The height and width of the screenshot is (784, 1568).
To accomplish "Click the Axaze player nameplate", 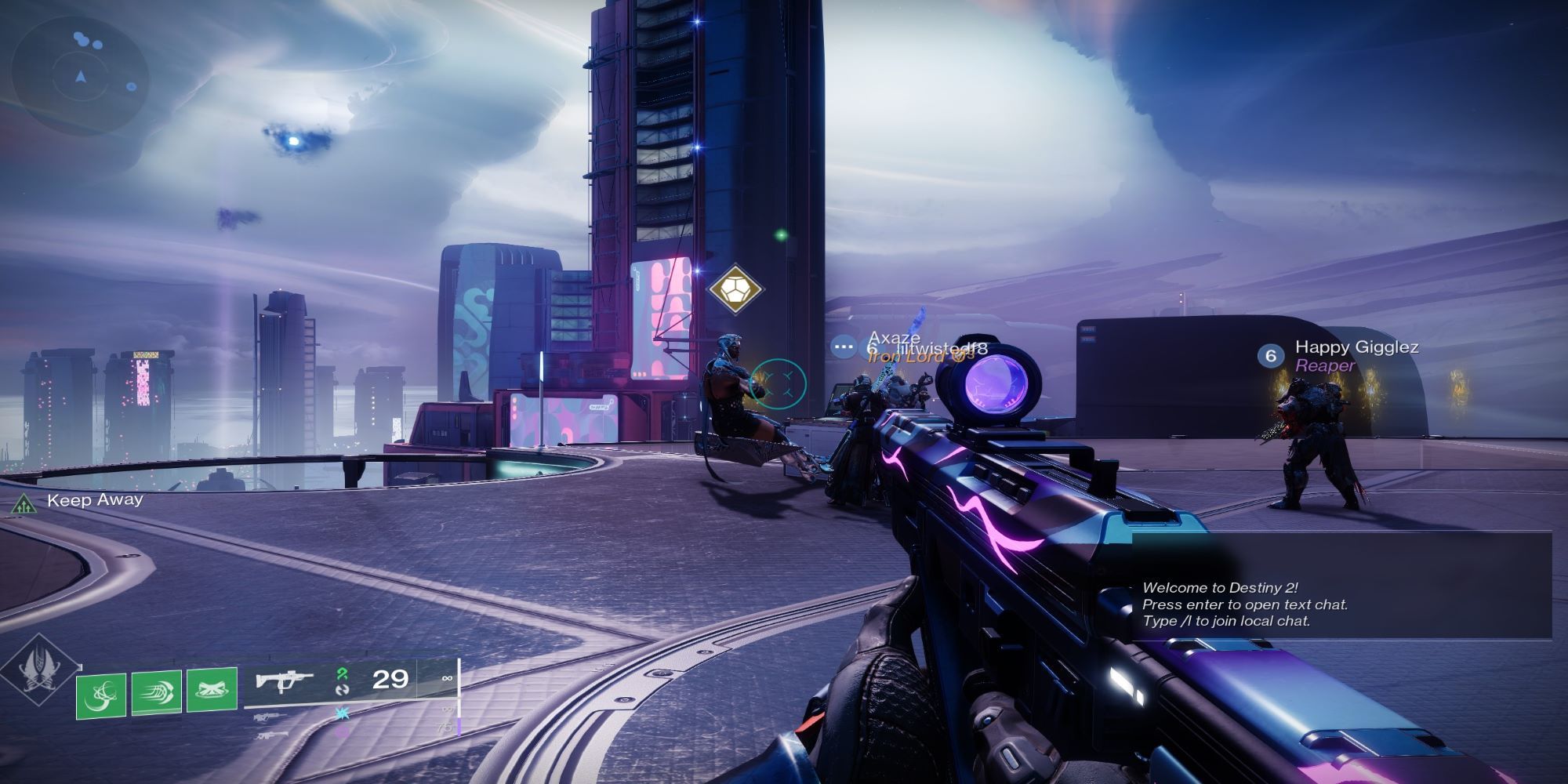I will point(894,339).
